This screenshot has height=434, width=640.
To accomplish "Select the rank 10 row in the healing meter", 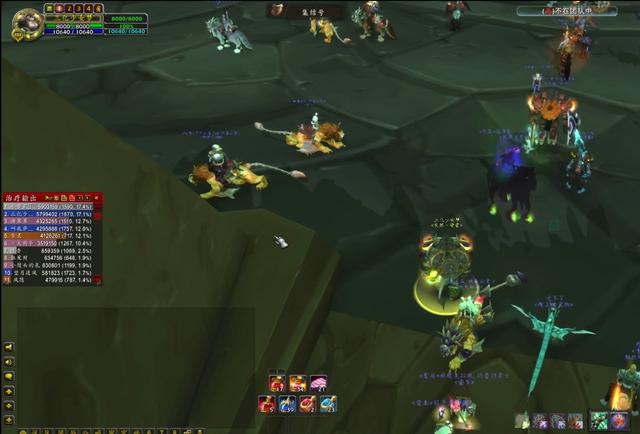I will coord(52,272).
